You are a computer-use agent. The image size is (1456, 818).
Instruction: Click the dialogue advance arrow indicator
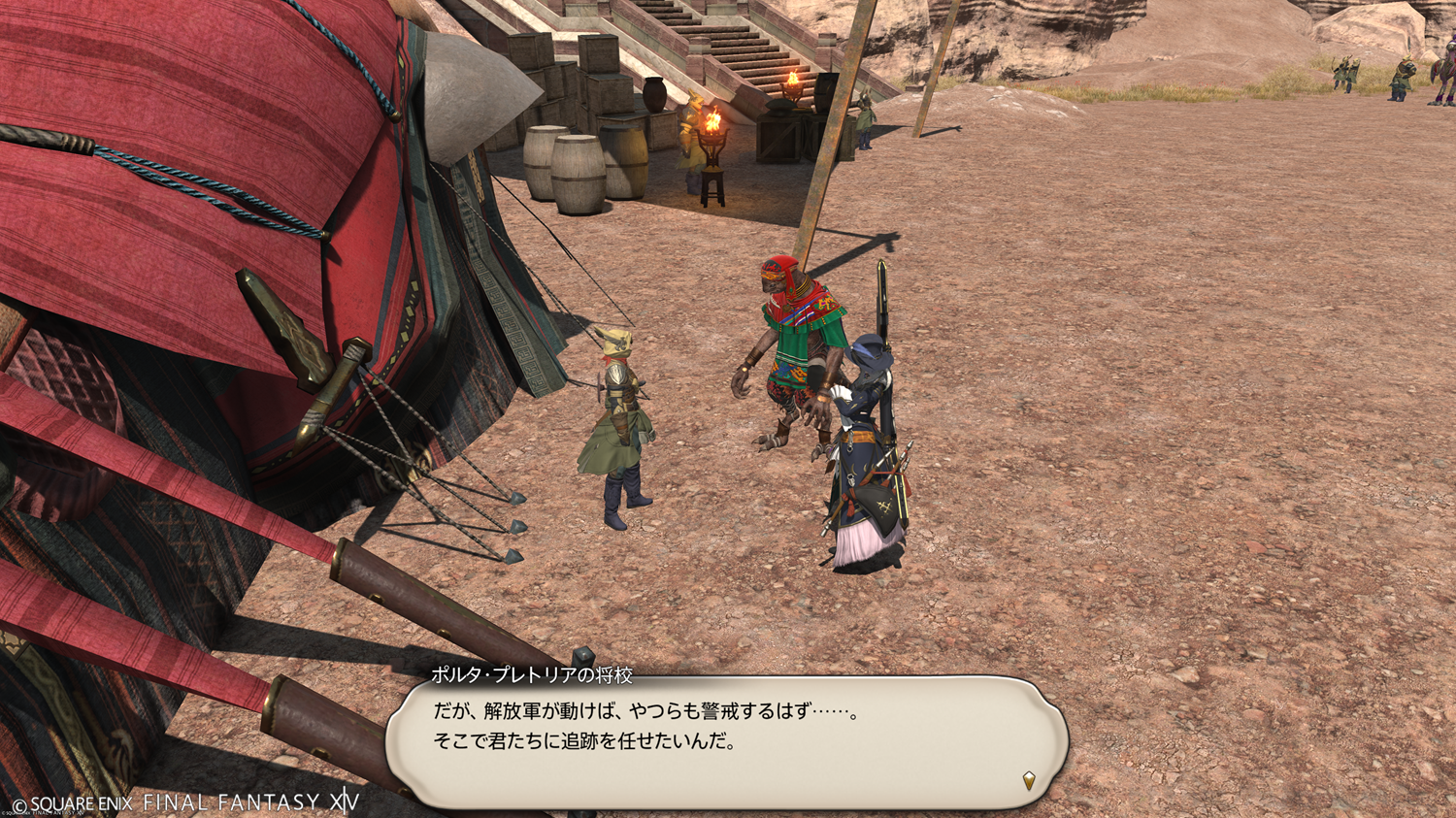[x=1029, y=779]
